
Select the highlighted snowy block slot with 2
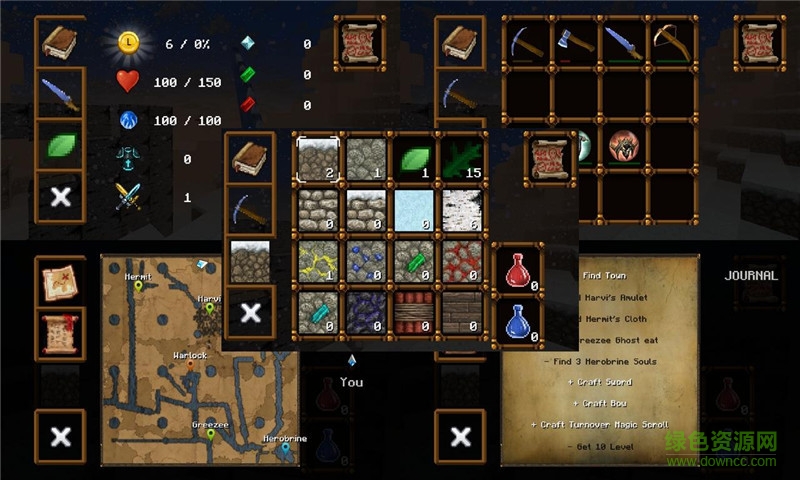pyautogui.click(x=318, y=159)
